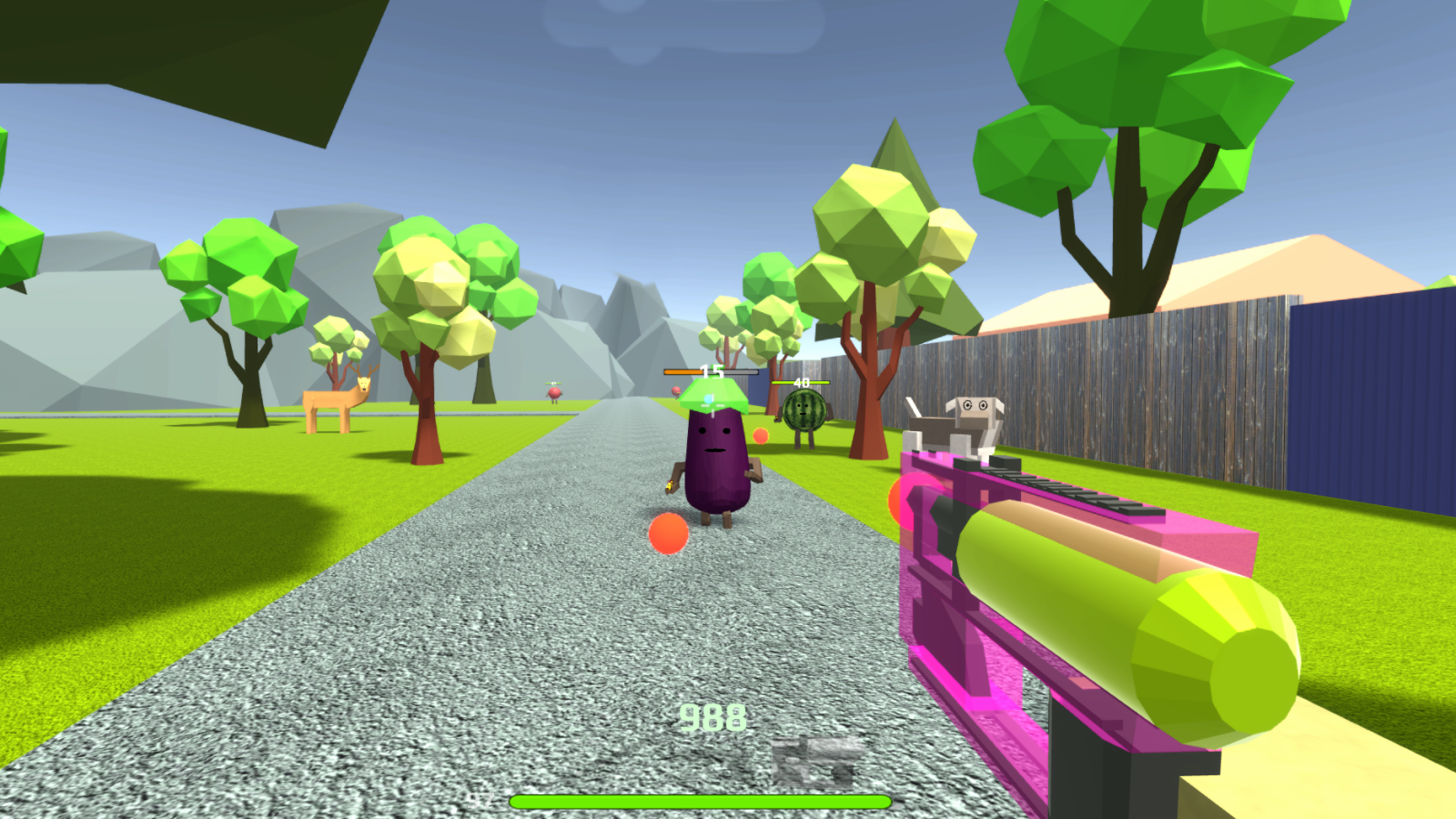Click the green health bar at the bottom
The image size is (1456, 819).
tap(699, 799)
